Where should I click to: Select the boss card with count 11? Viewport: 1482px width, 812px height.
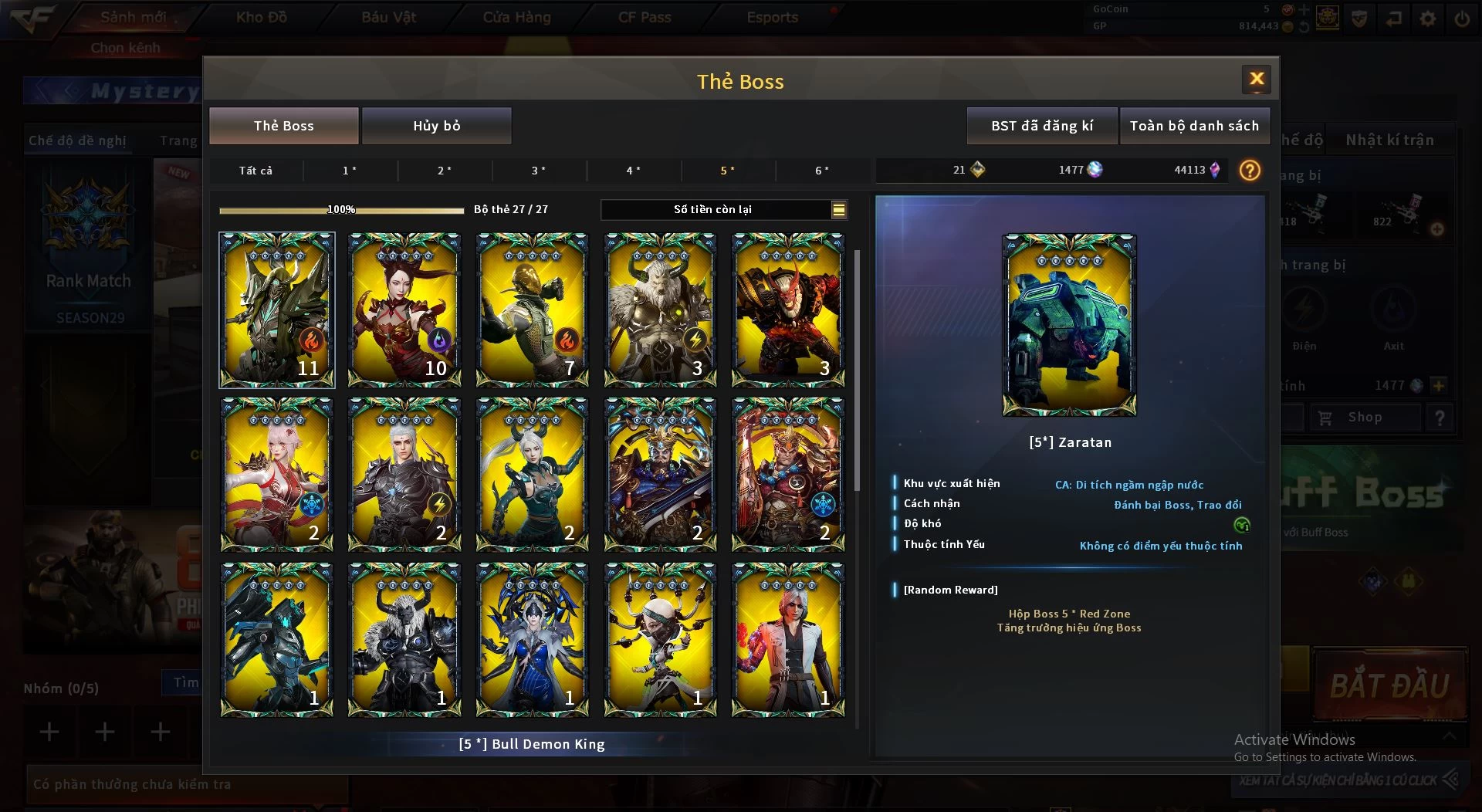pos(277,310)
